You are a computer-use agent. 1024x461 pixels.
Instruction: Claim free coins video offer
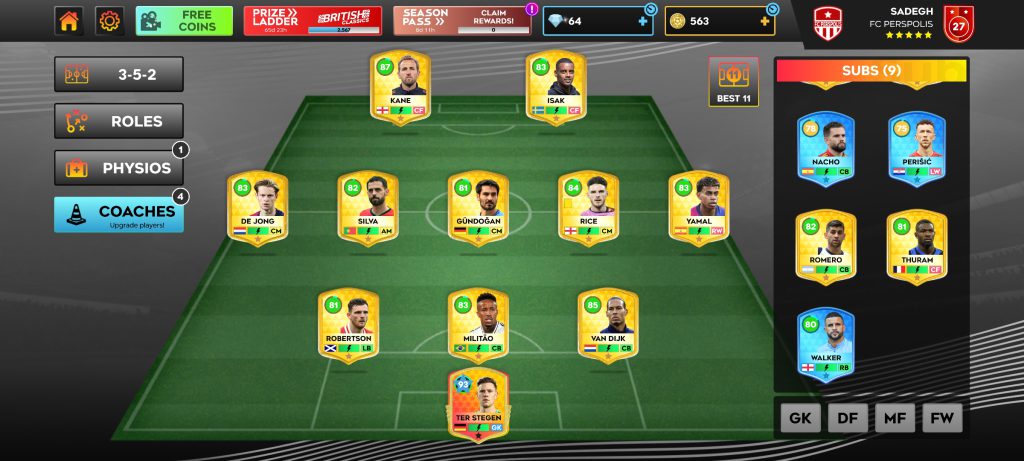pos(184,21)
